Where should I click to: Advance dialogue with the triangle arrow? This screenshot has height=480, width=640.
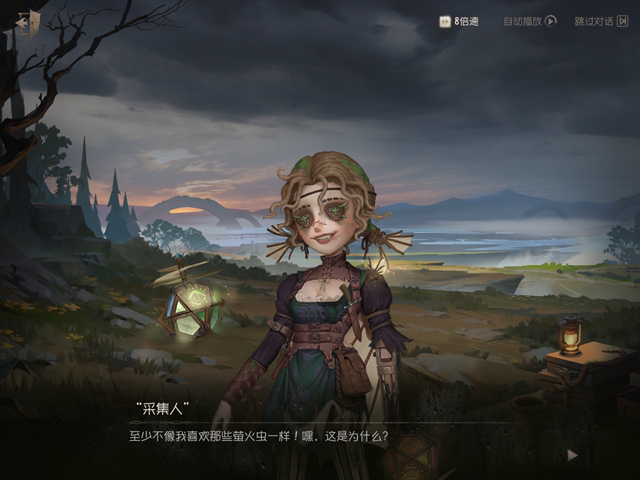(572, 454)
